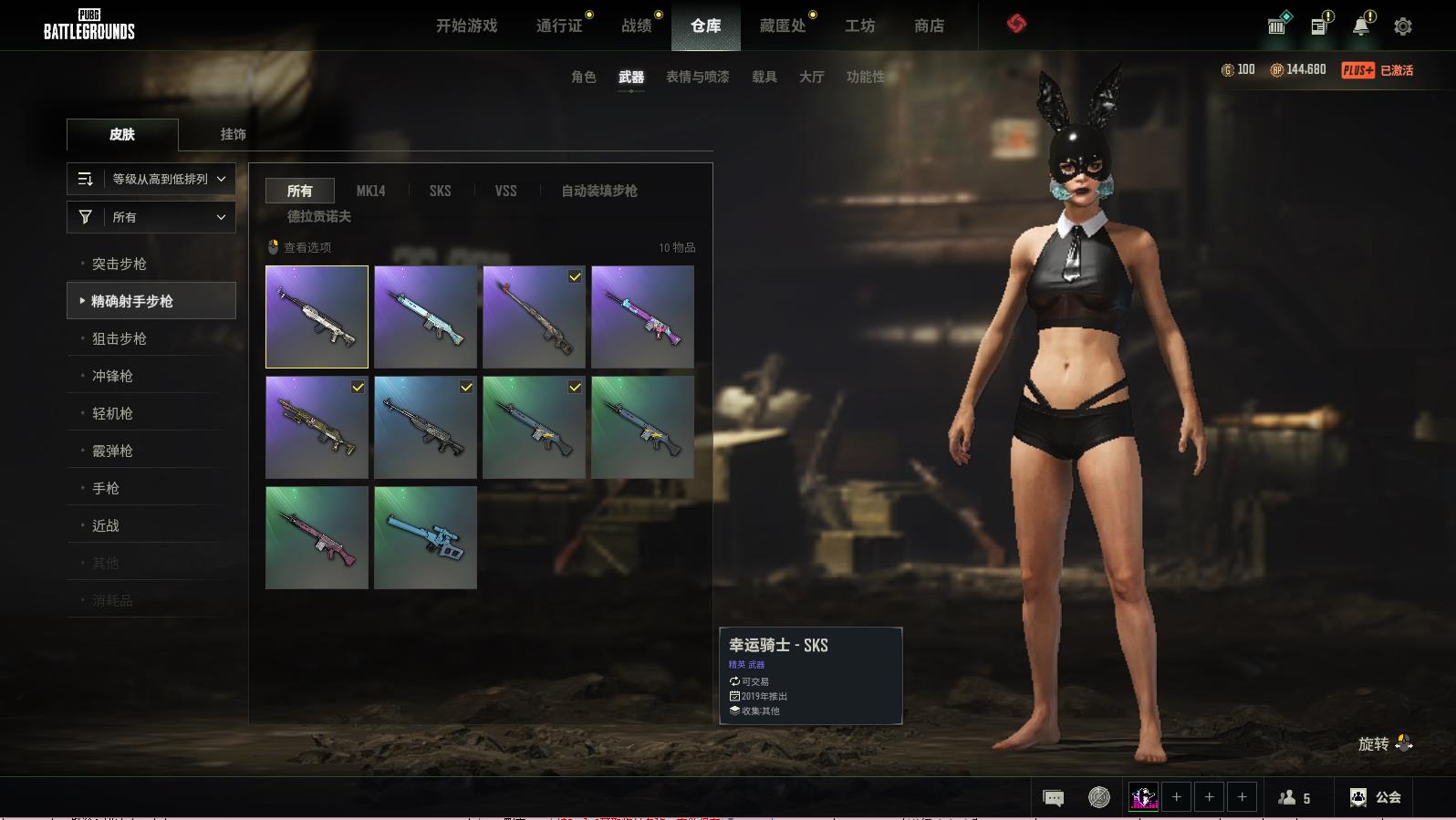Open the 开始游戏 menu

pyautogui.click(x=466, y=26)
